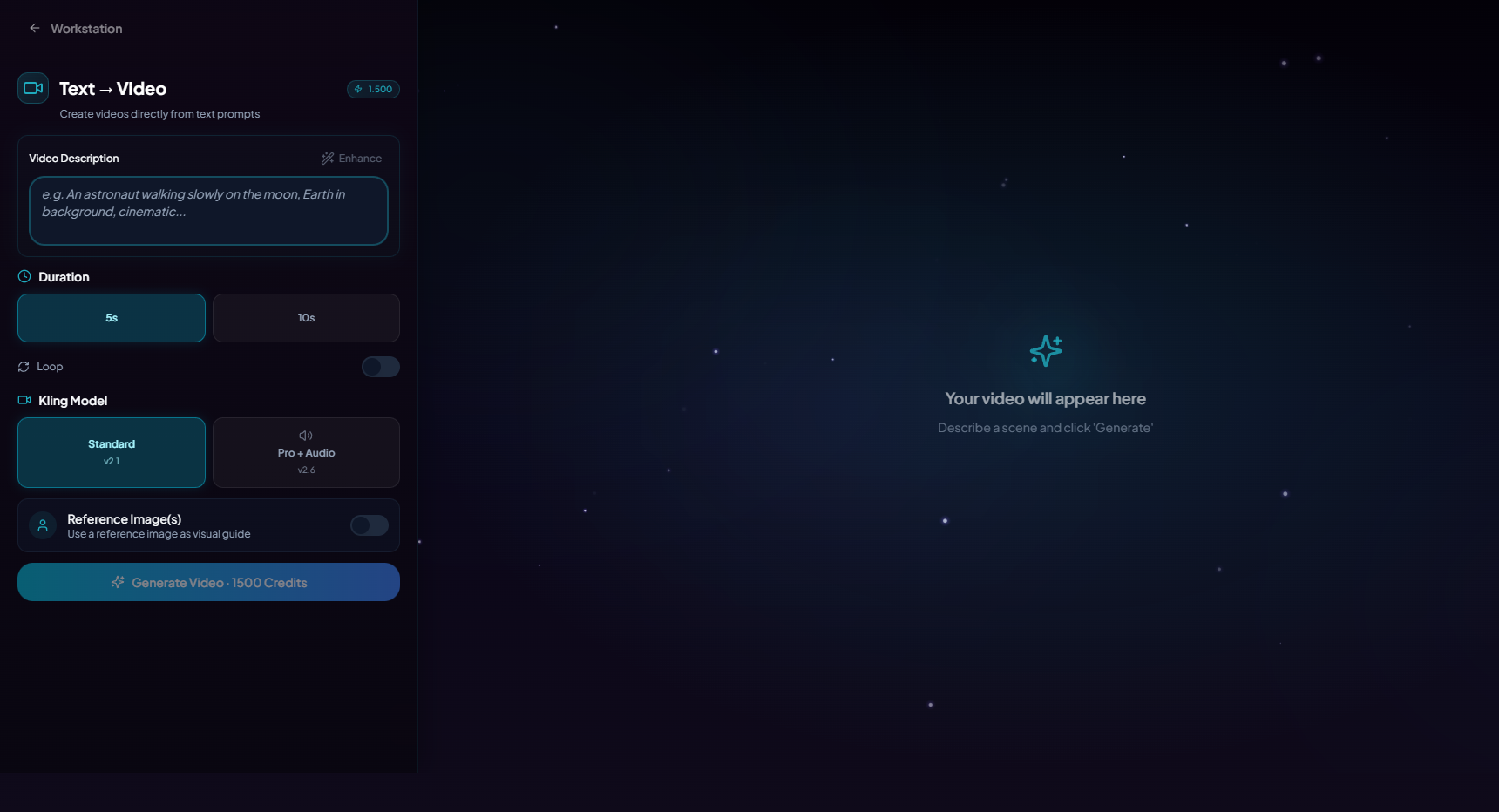Choose the Pro + Audio v2.6 model
Screen dimensions: 1499x812
tap(306, 452)
